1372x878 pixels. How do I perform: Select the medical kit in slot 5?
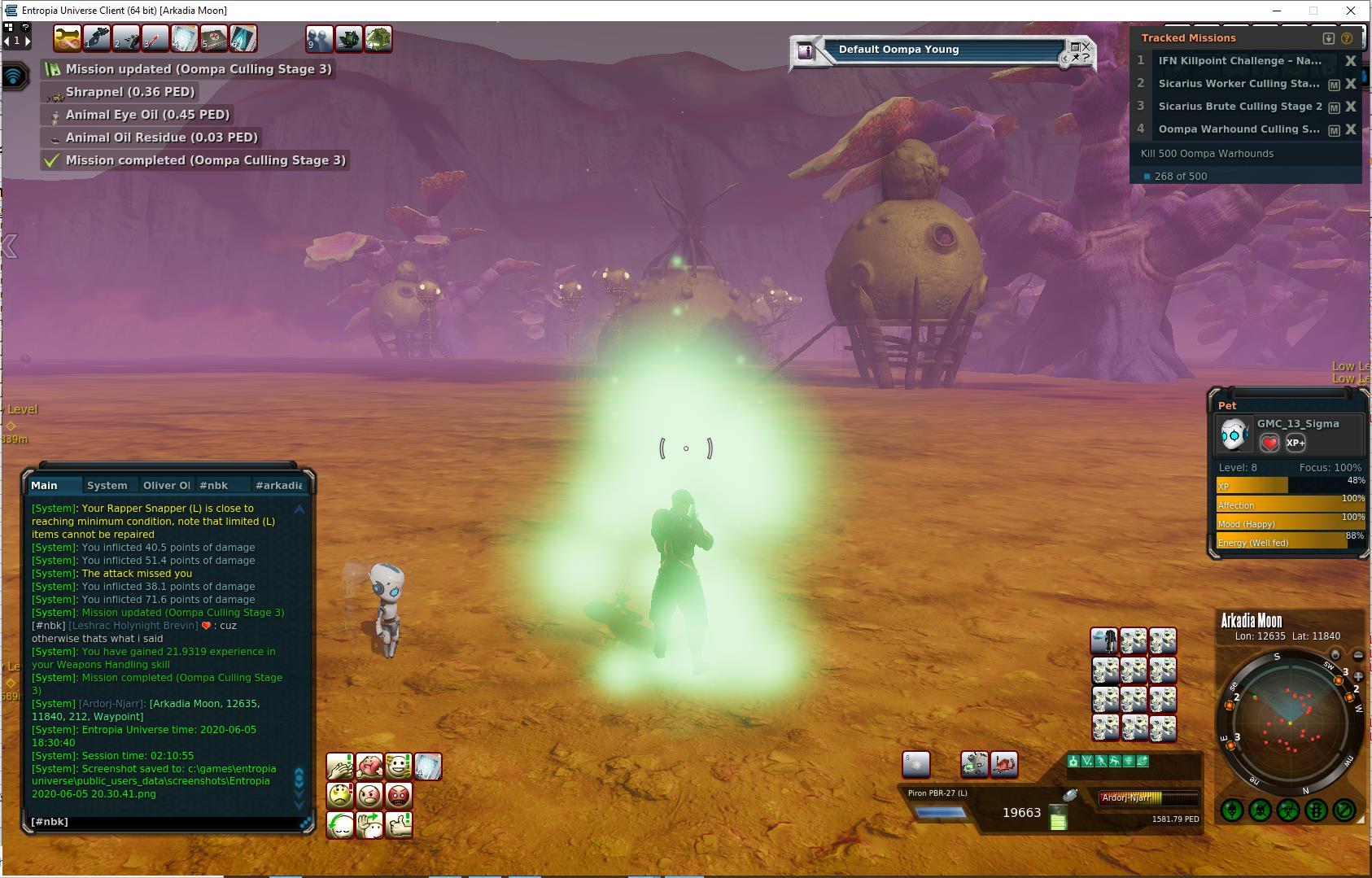click(213, 38)
